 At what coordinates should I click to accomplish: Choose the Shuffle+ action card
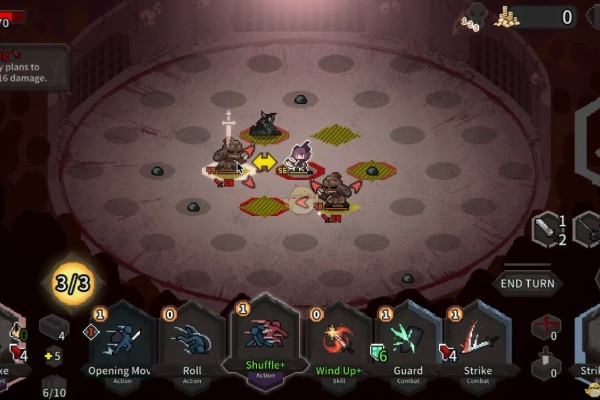point(262,340)
